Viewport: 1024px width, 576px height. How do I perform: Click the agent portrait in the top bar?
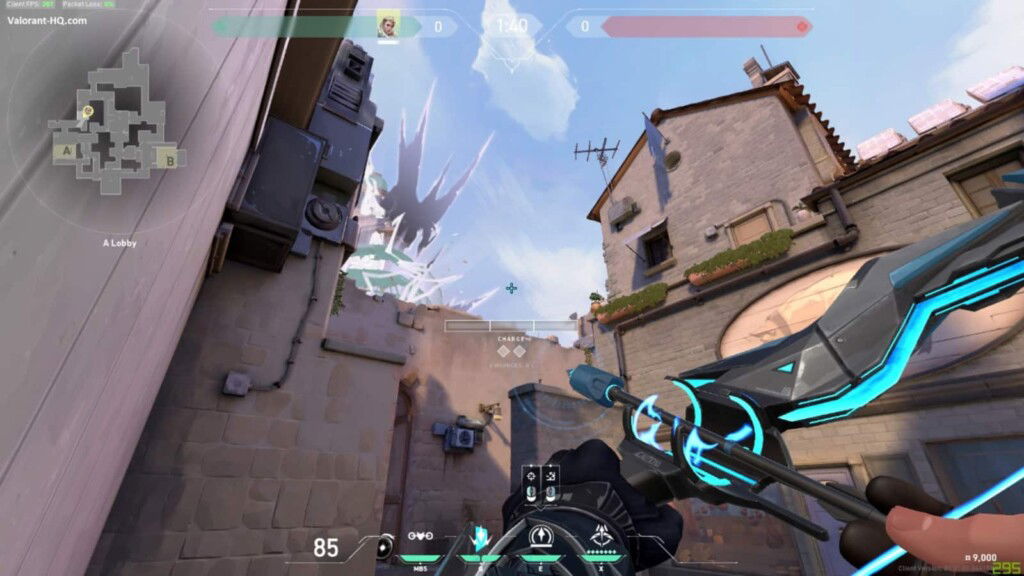(x=388, y=25)
